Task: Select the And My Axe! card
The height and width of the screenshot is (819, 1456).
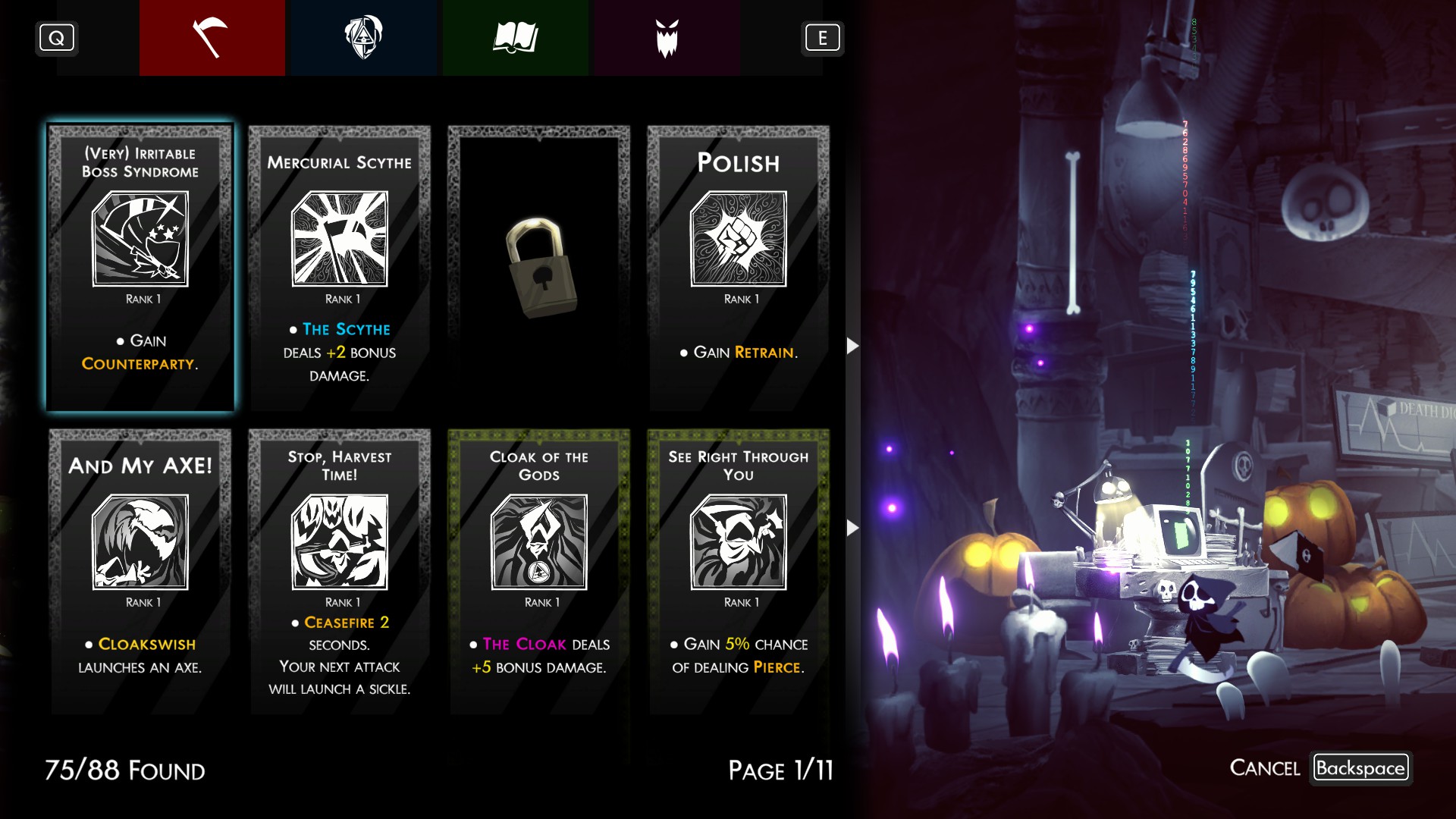Action: [140, 571]
